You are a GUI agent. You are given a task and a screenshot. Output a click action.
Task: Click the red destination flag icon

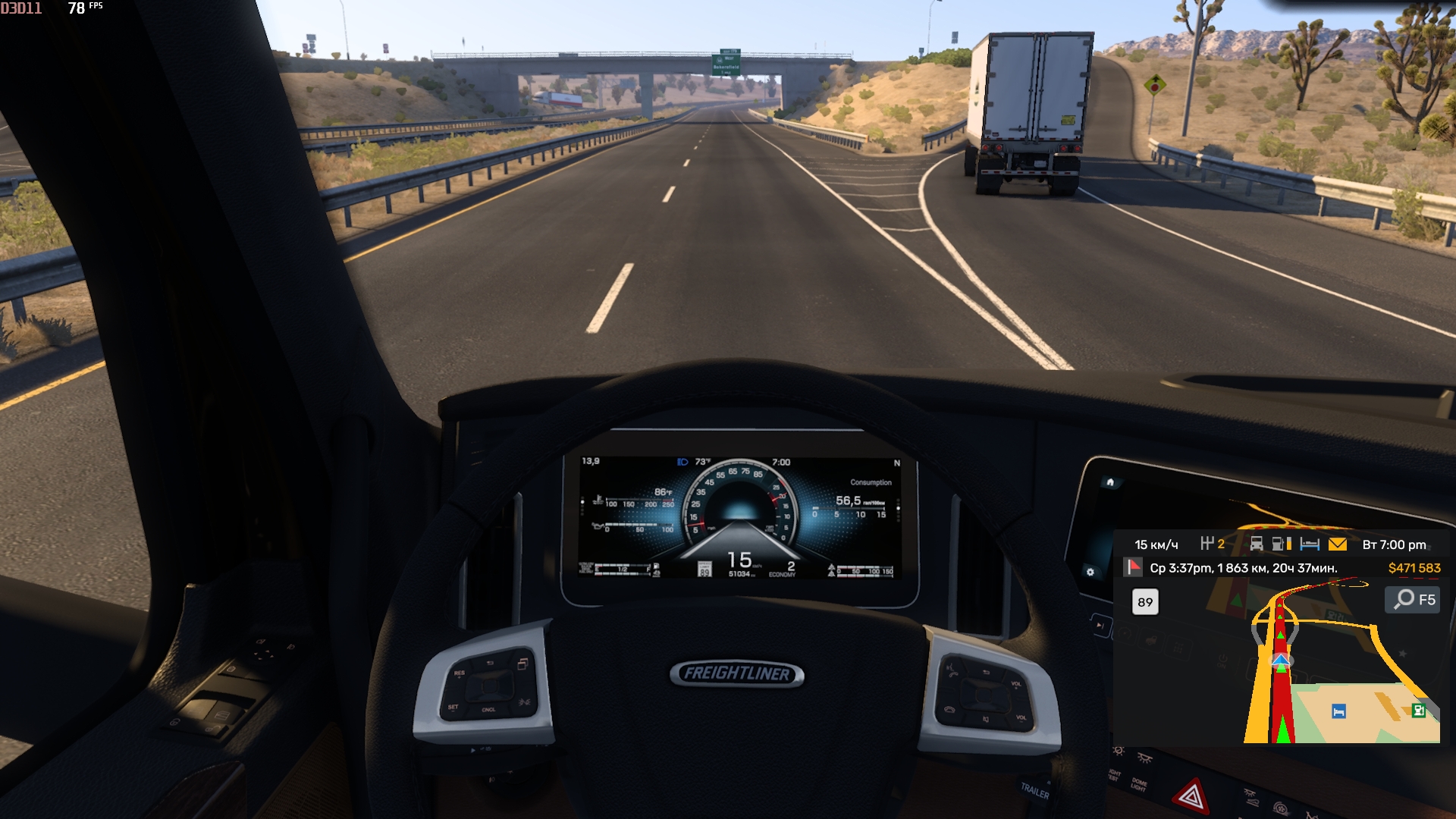(1133, 567)
